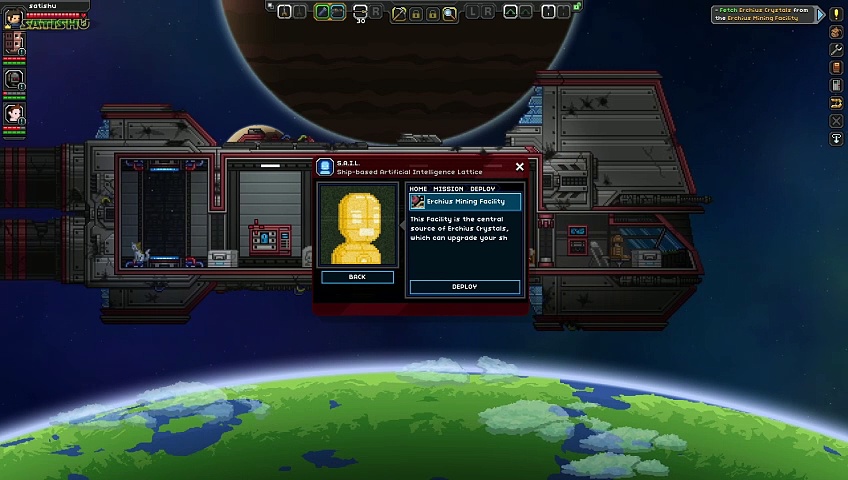Click the player portrait in top-left
This screenshot has height=480, width=848.
(x=14, y=17)
